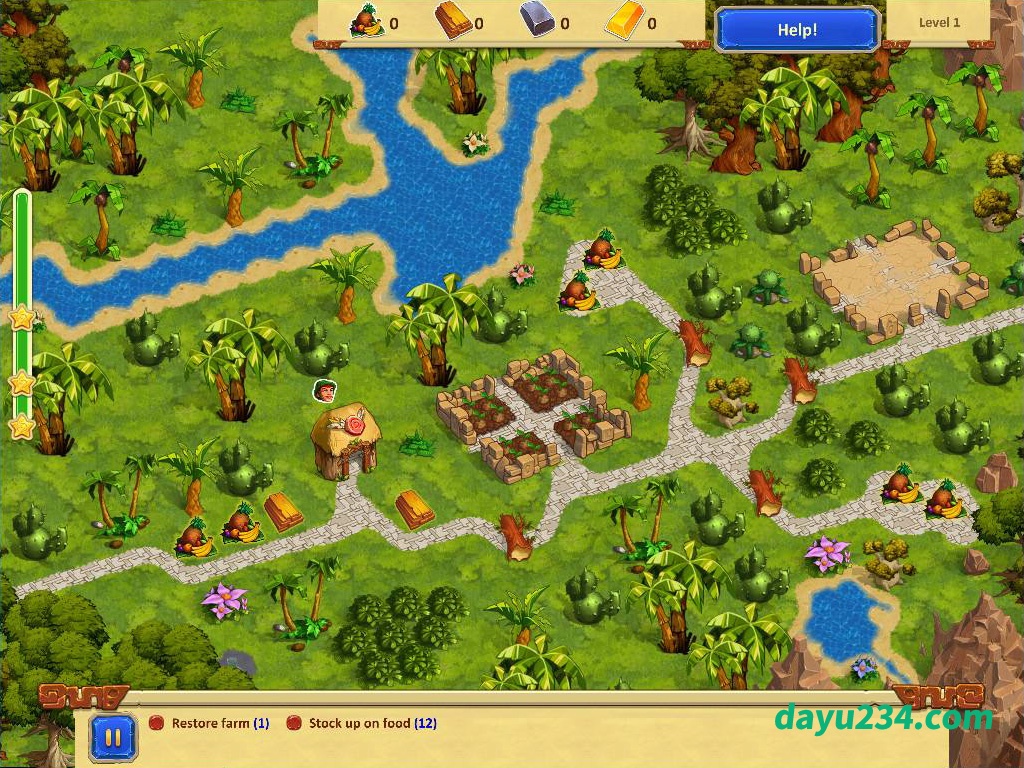The image size is (1024, 768).
Task: Open the Help! button
Action: (797, 29)
